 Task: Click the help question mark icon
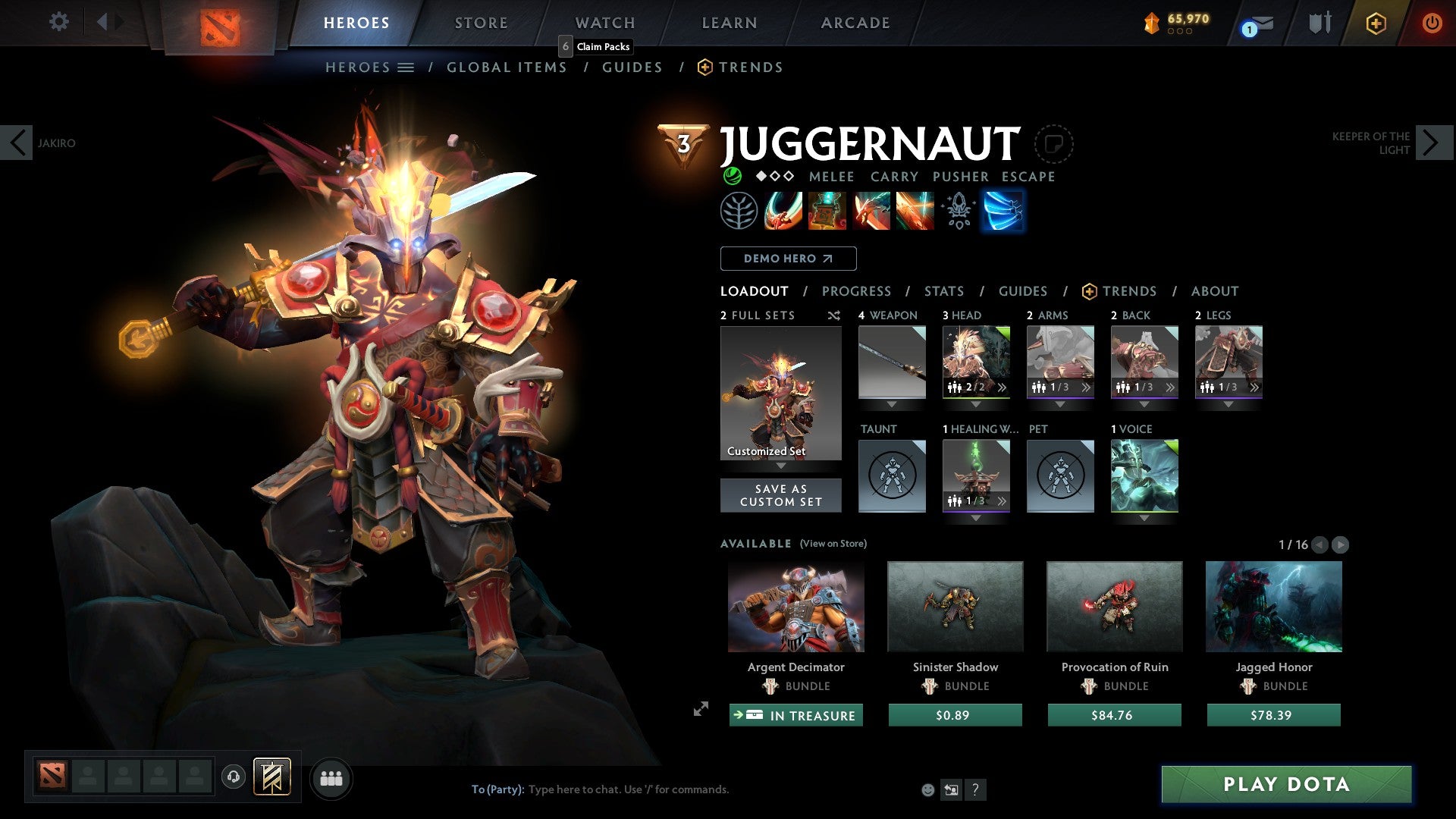tap(975, 789)
